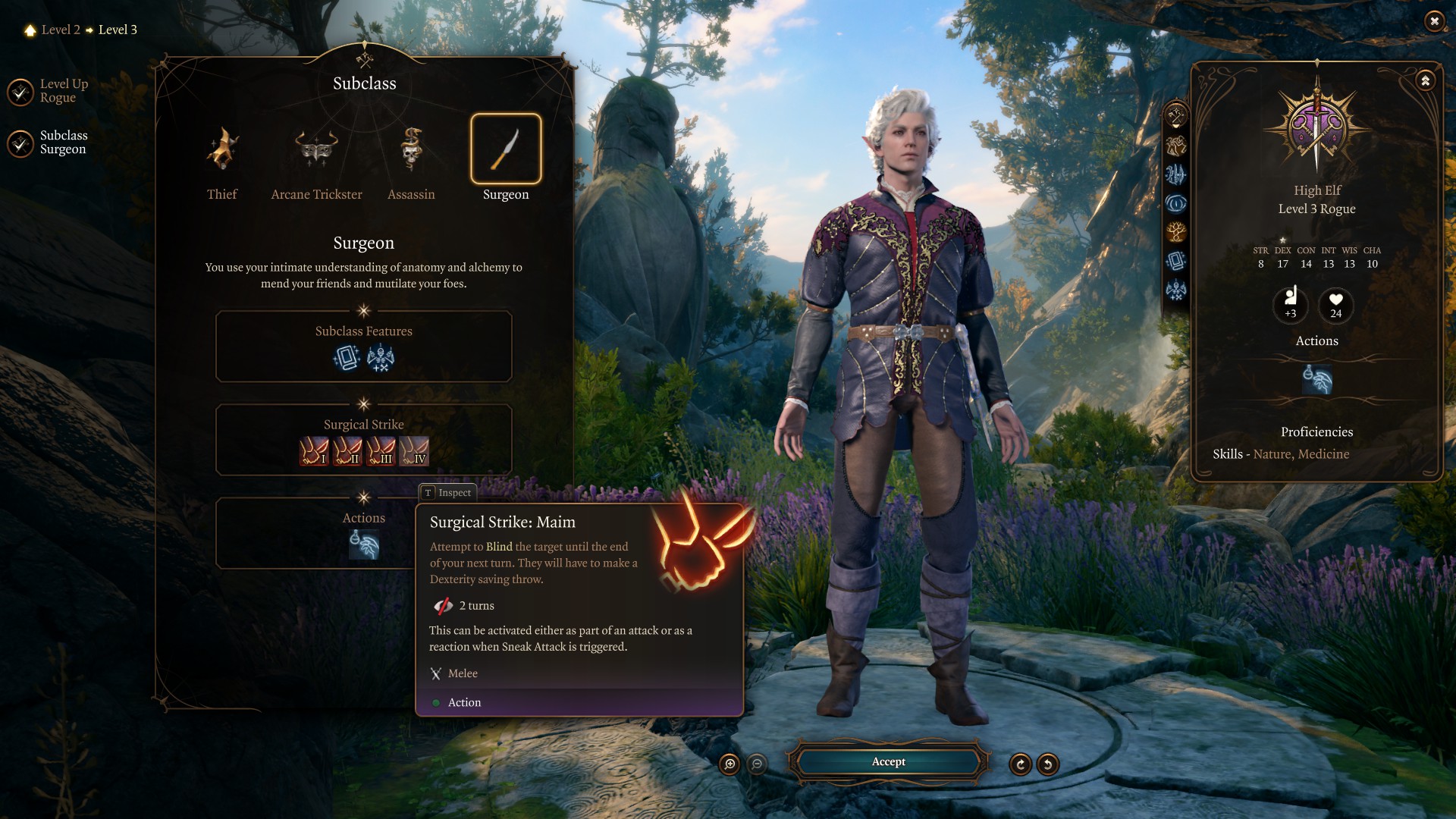This screenshot has width=1456, height=819.
Task: Choose the Arcane Trickster subclass
Action: (316, 149)
